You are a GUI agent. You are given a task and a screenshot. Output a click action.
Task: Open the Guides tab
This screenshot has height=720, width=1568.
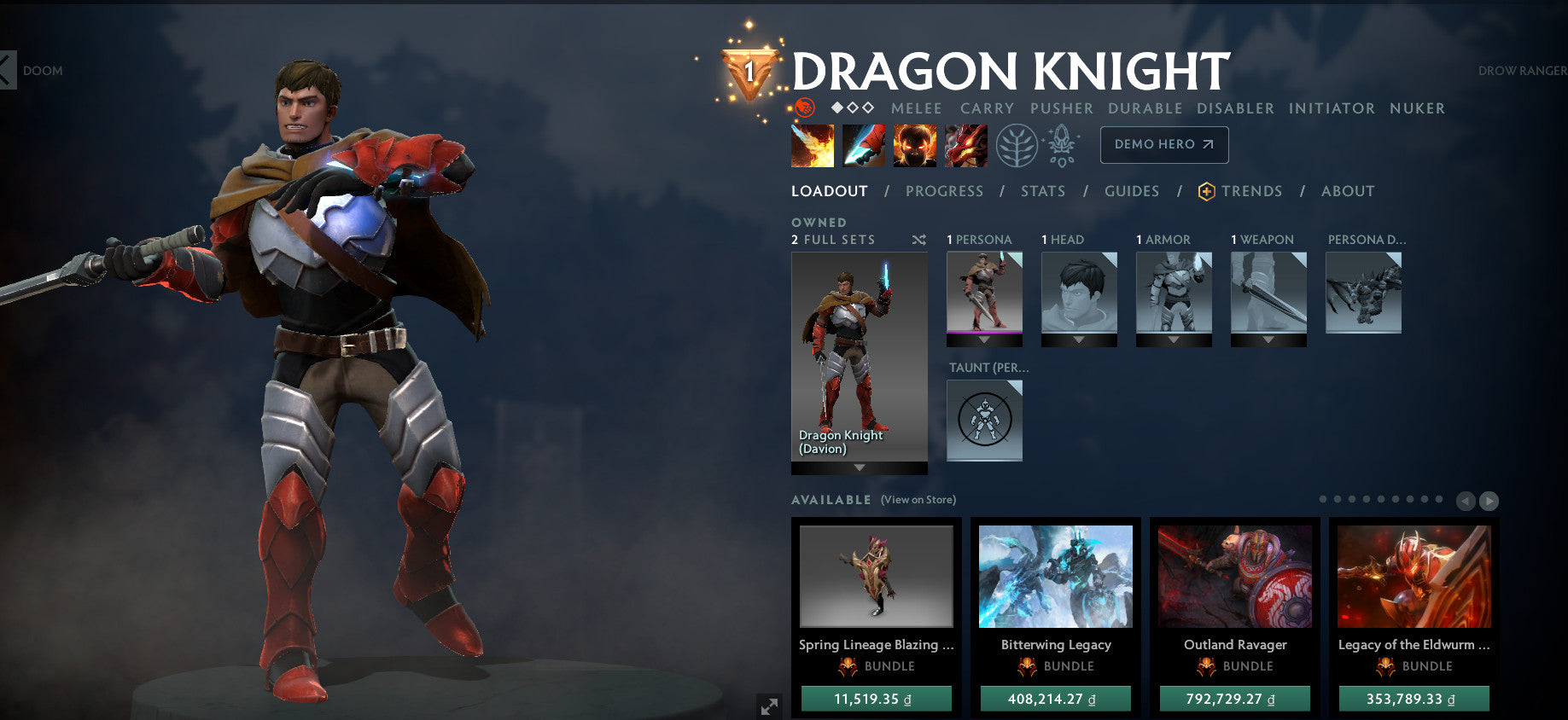[x=1131, y=191]
